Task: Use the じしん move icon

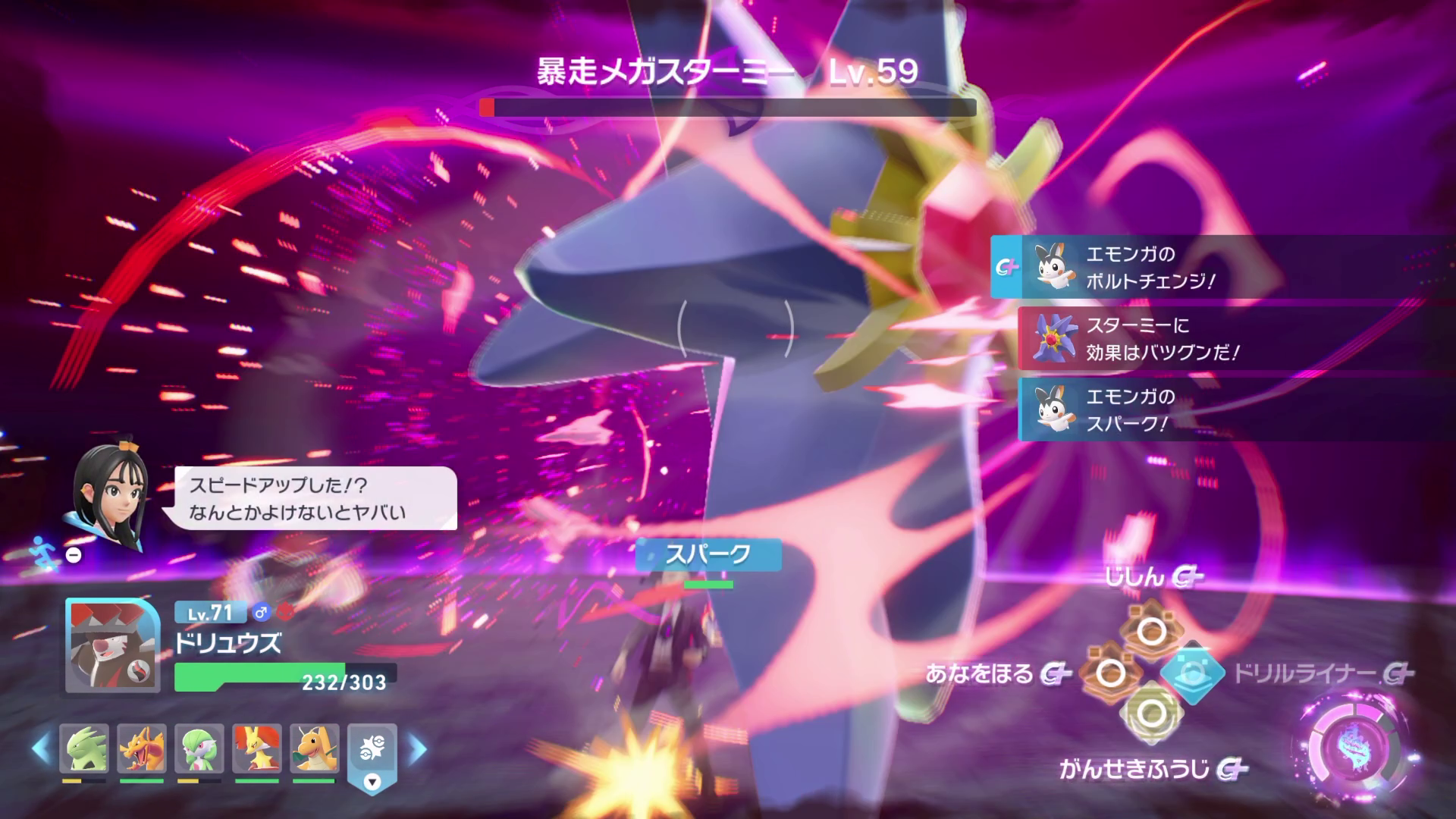Action: coord(1150,630)
